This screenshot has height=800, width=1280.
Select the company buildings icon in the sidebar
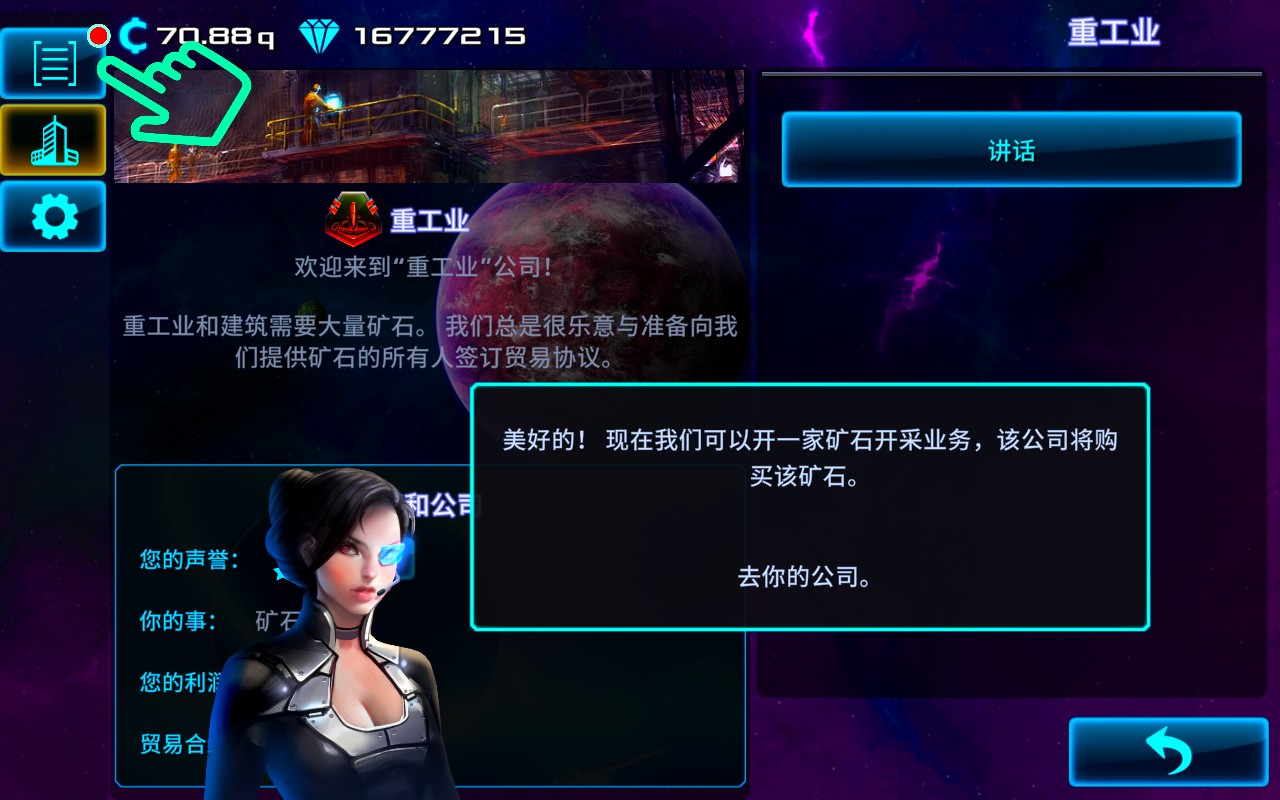pos(52,140)
